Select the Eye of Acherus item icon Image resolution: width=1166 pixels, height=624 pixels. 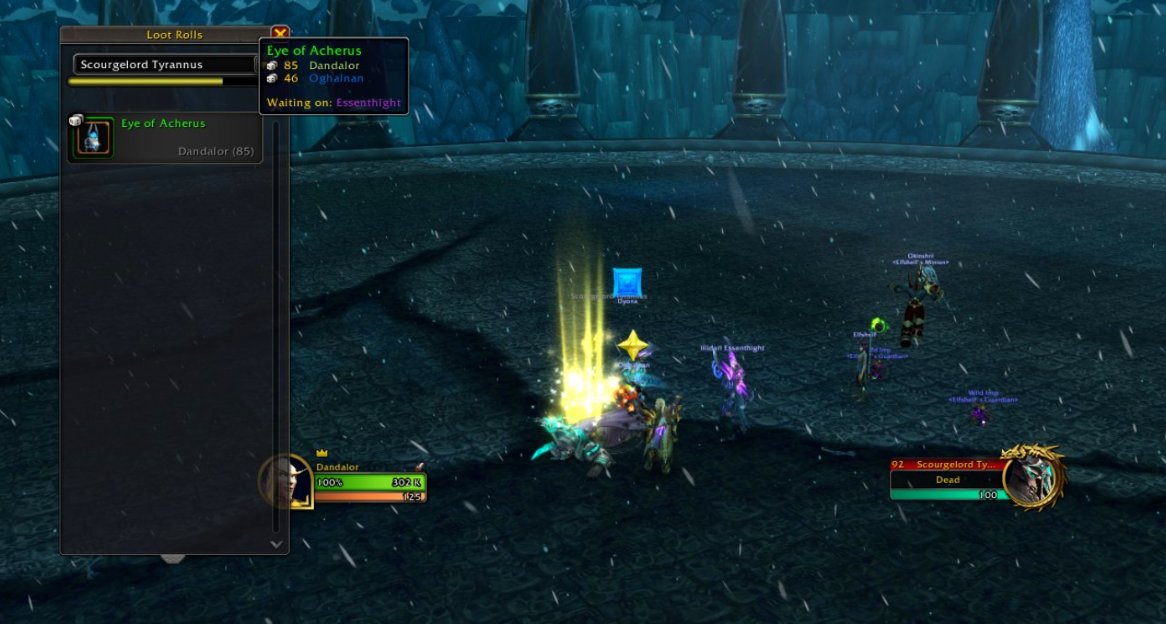pyautogui.click(x=92, y=138)
